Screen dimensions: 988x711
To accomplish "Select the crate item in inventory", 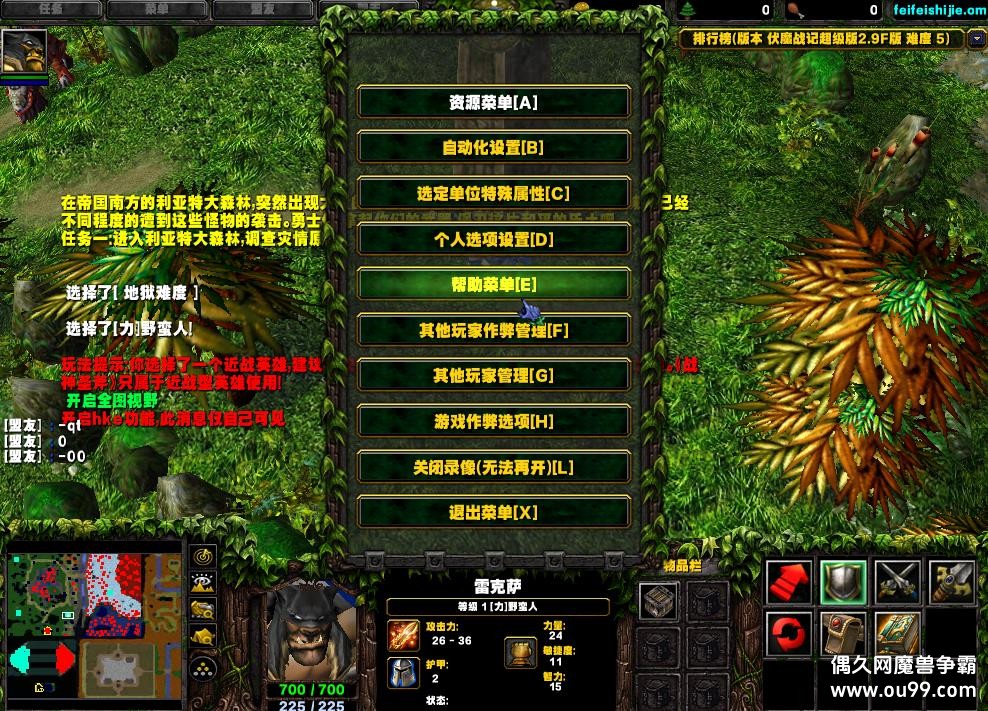I will point(657,601).
